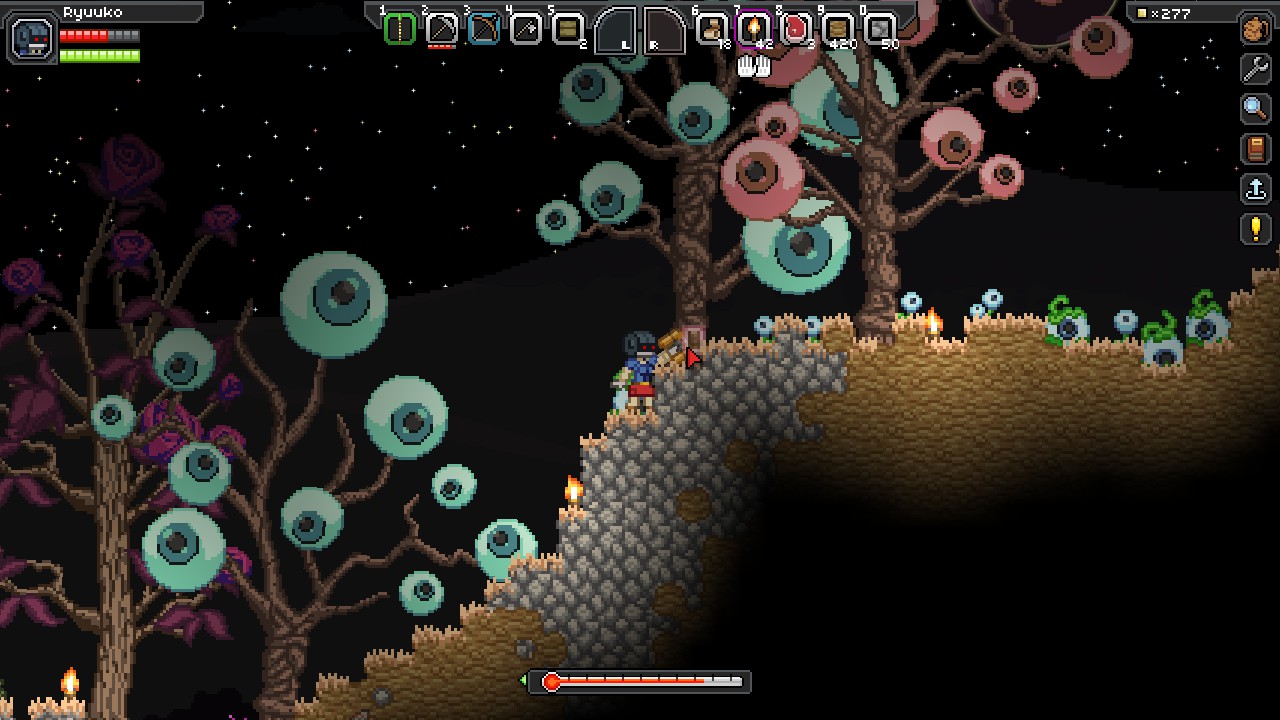Activate the magnifying glass inspect tool
The image size is (1280, 720).
[x=1255, y=109]
